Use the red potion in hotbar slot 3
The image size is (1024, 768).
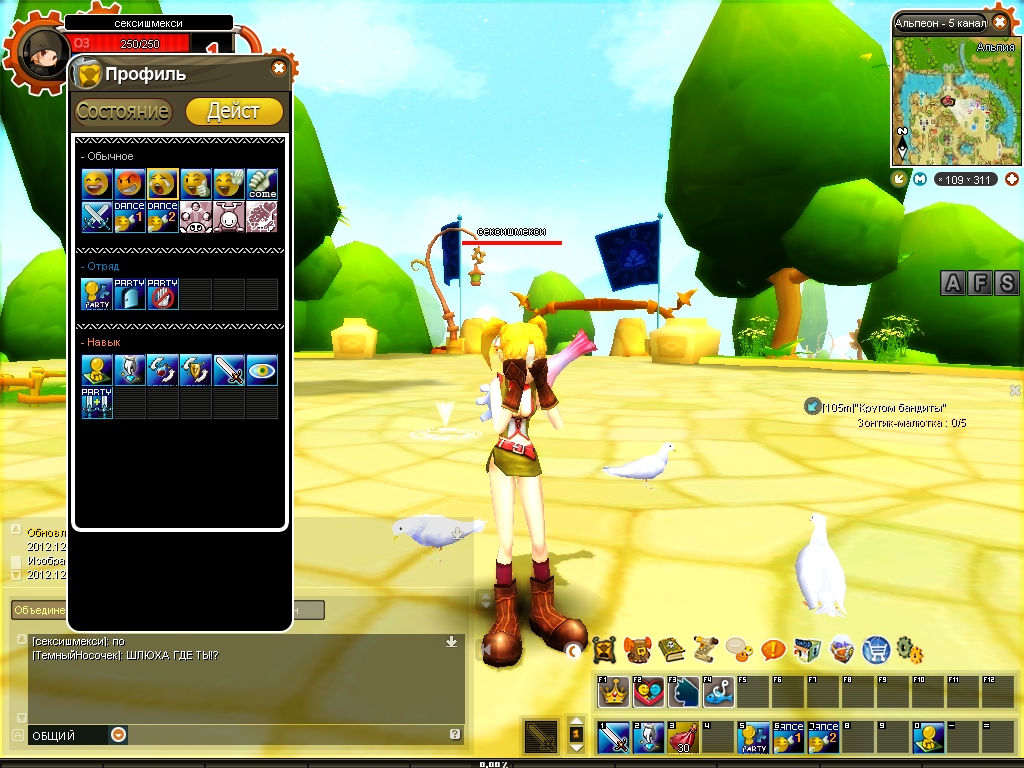pyautogui.click(x=683, y=738)
